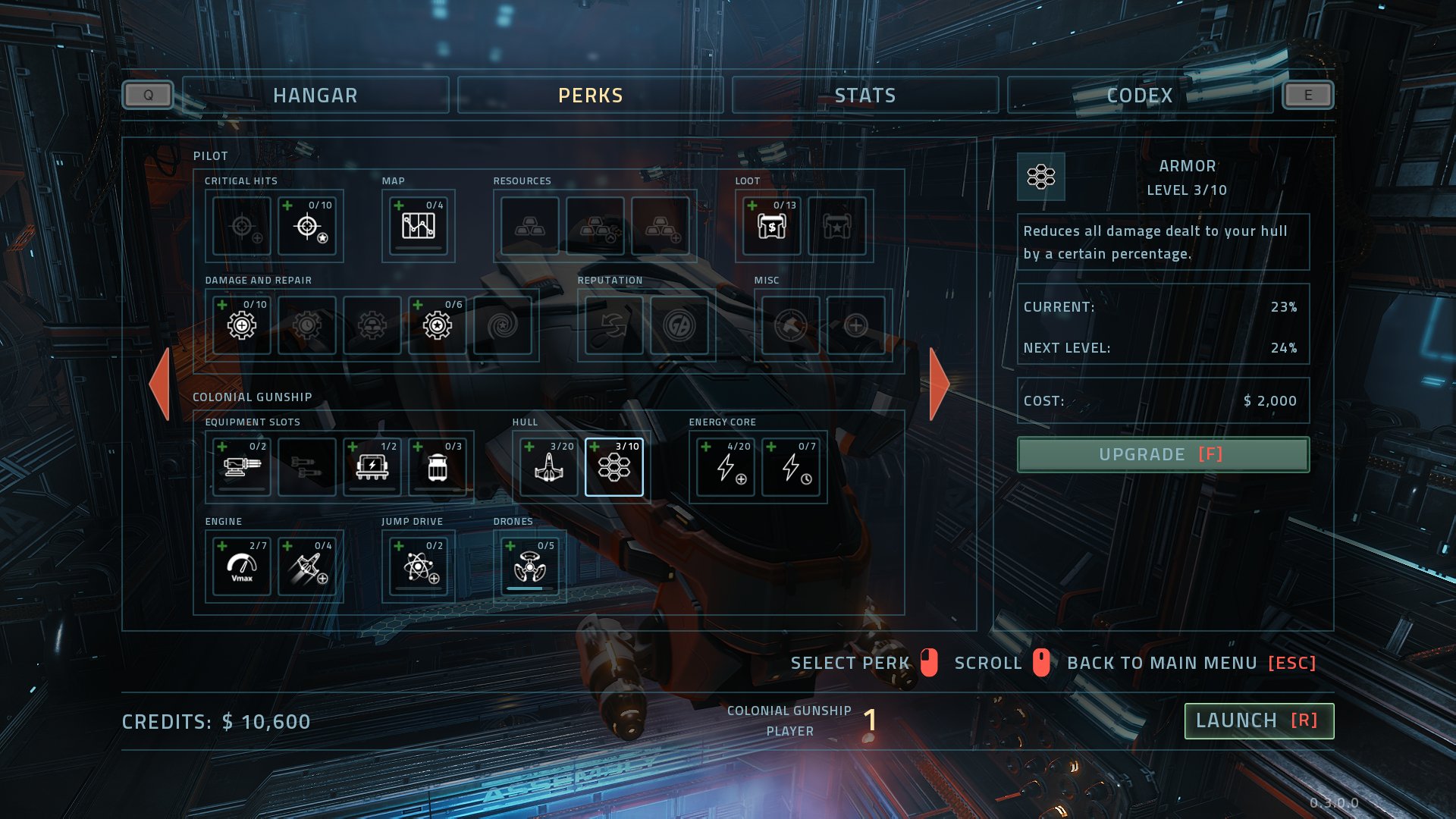1456x819 pixels.
Task: Open the consumable equipment slot perk
Action: coord(439,466)
